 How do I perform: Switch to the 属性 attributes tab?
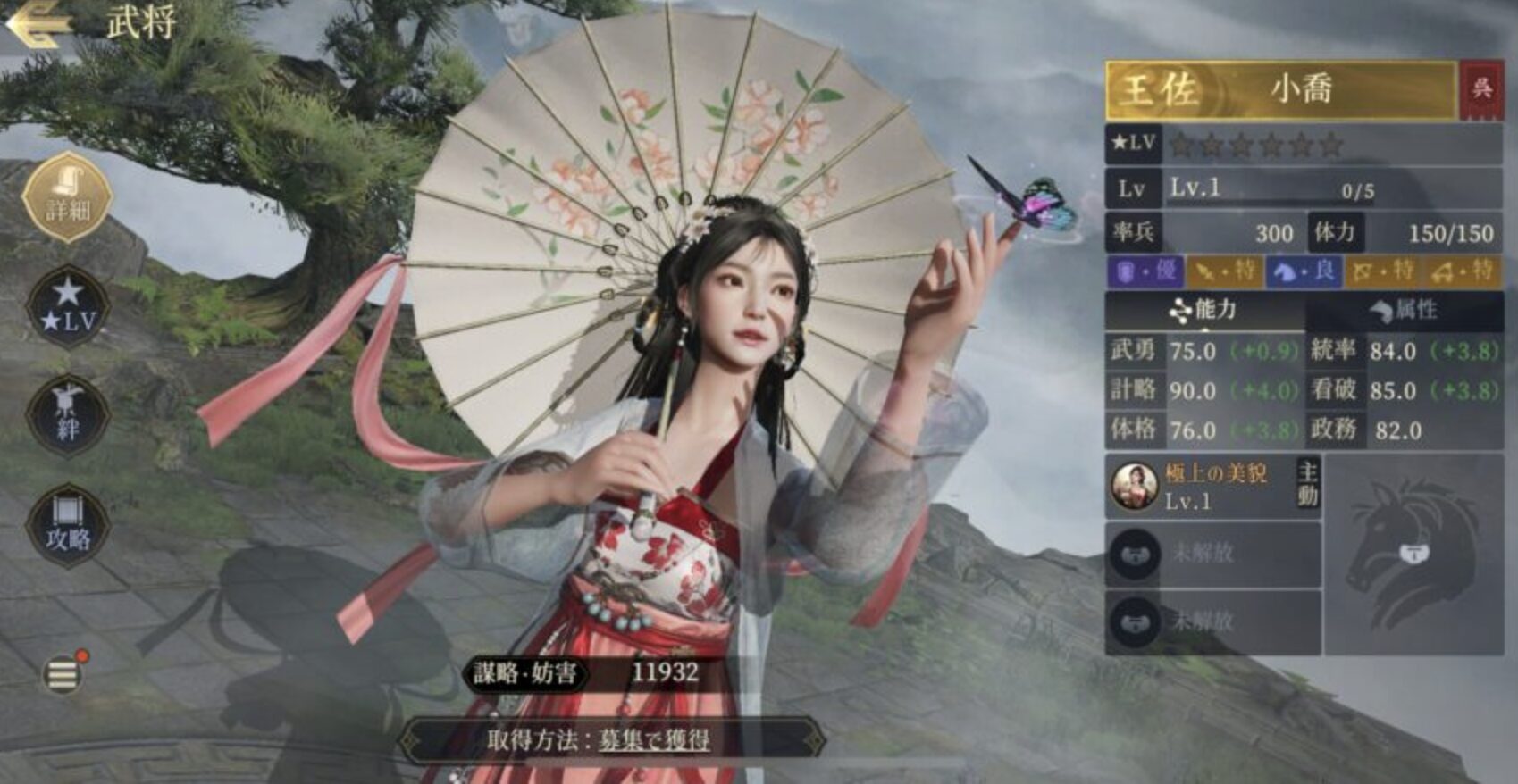coord(1405,311)
